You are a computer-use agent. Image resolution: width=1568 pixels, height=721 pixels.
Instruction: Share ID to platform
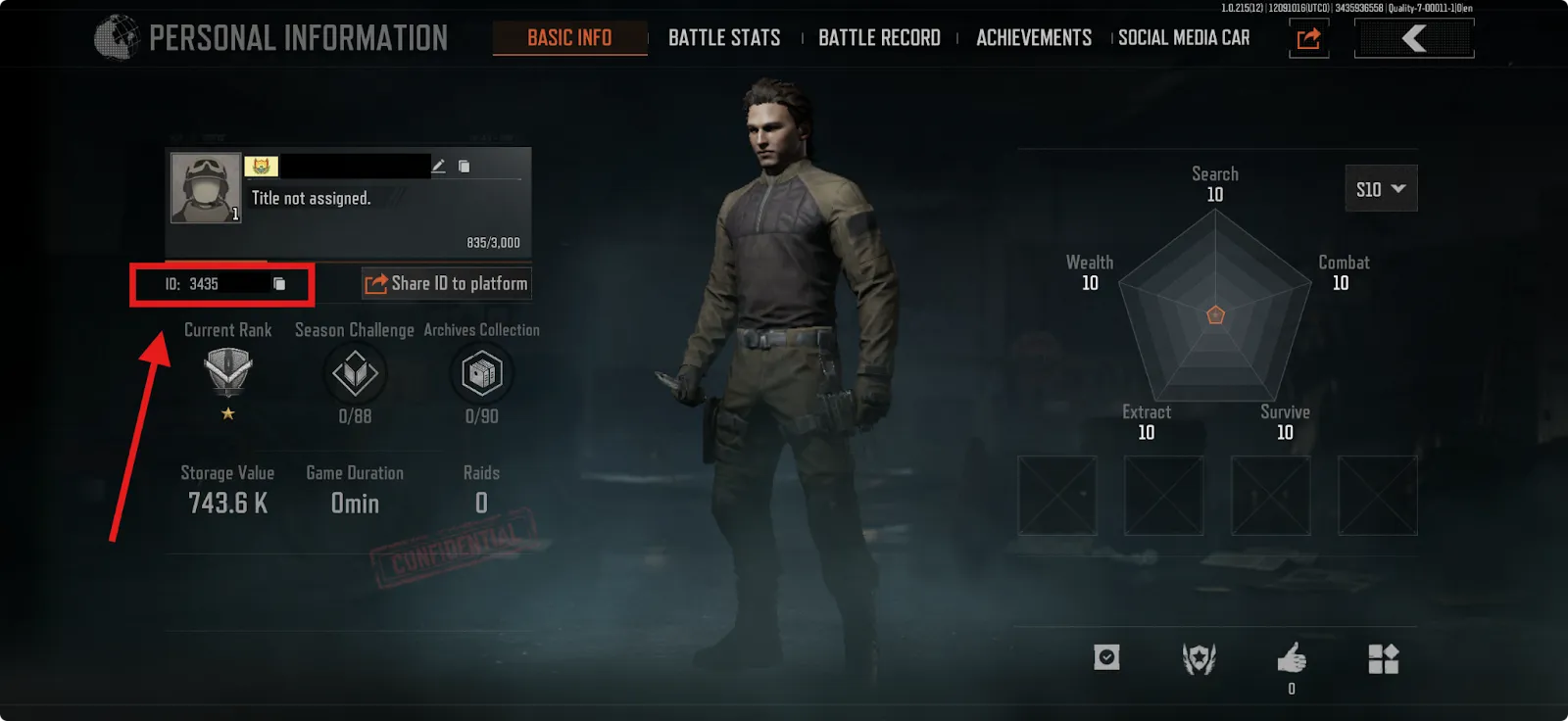pos(447,284)
